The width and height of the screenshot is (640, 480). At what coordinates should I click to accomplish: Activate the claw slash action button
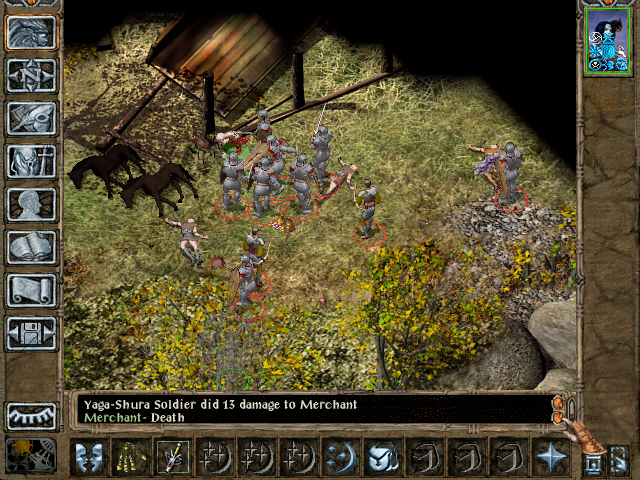pyautogui.click(x=130, y=456)
